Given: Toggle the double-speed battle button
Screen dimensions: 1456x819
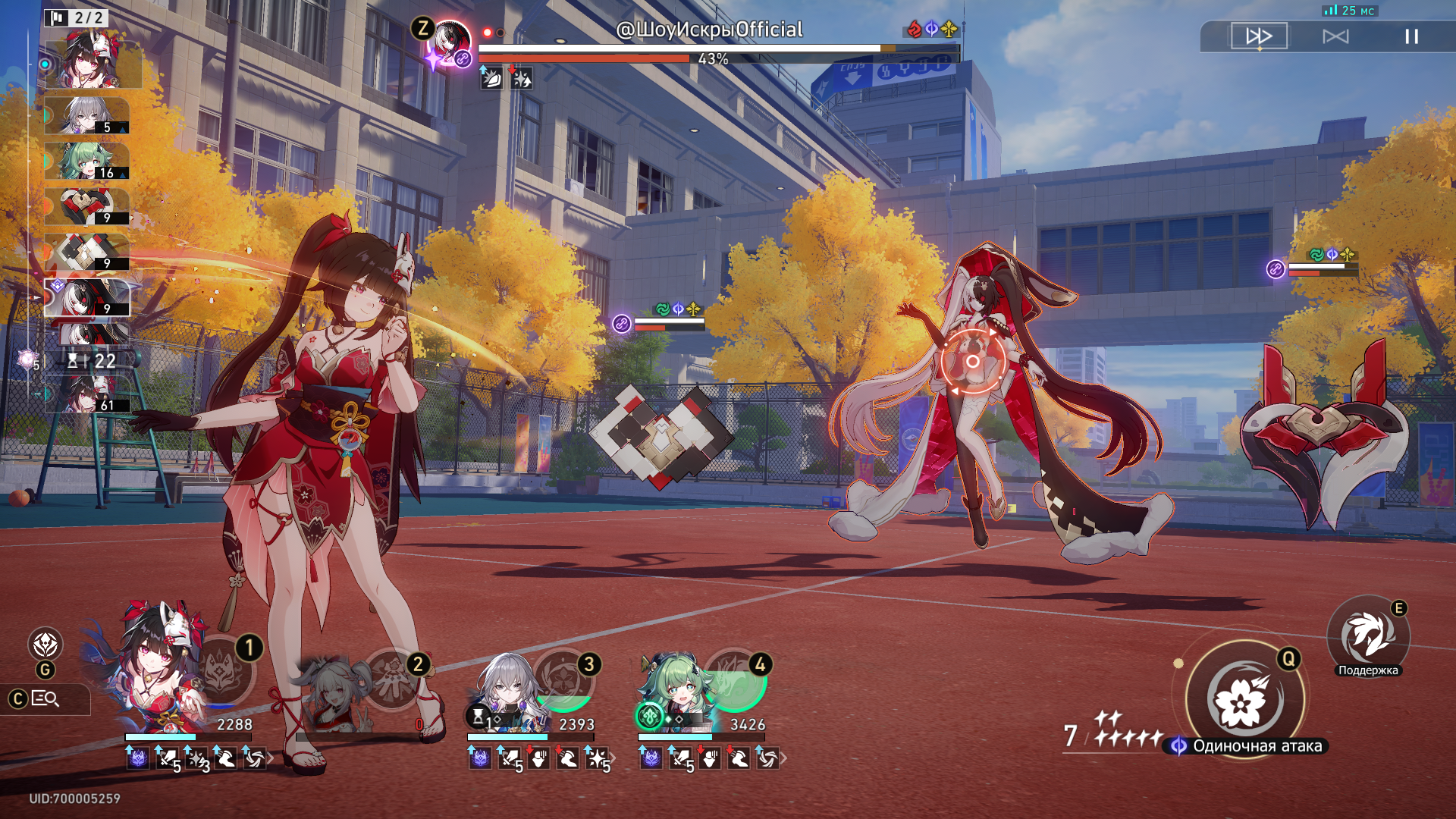Looking at the screenshot, I should (1259, 36).
